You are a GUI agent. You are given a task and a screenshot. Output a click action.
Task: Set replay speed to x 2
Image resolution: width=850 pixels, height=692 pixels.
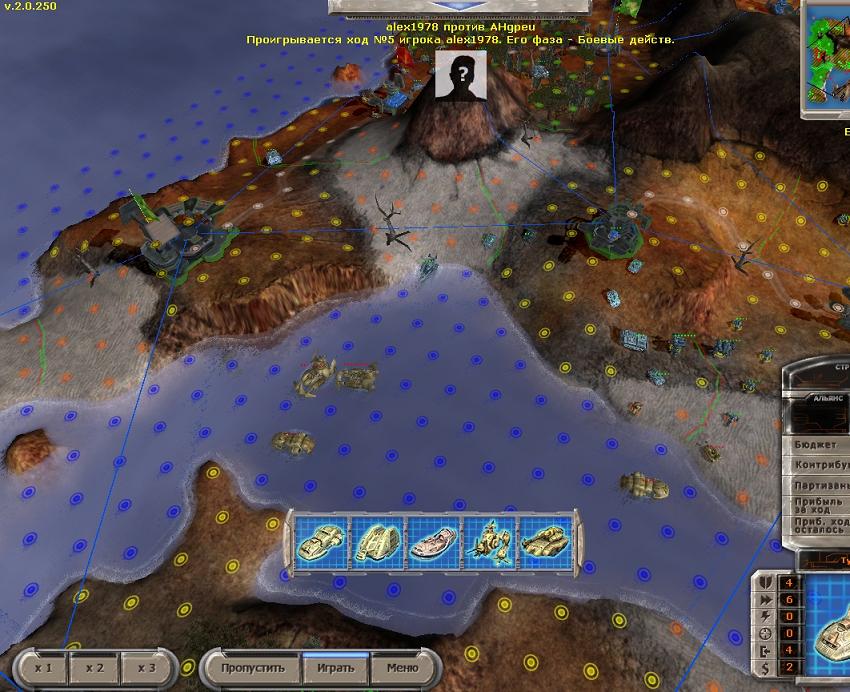95,667
